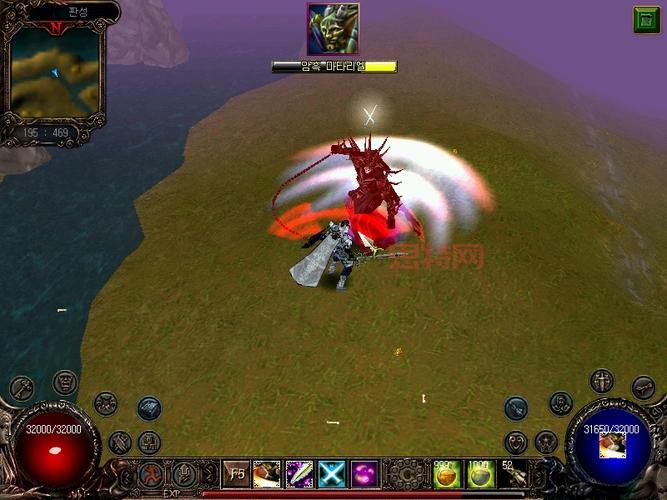Open the hammer icon round button
Image resolution: width=667 pixels, height=500 pixels.
point(22,387)
